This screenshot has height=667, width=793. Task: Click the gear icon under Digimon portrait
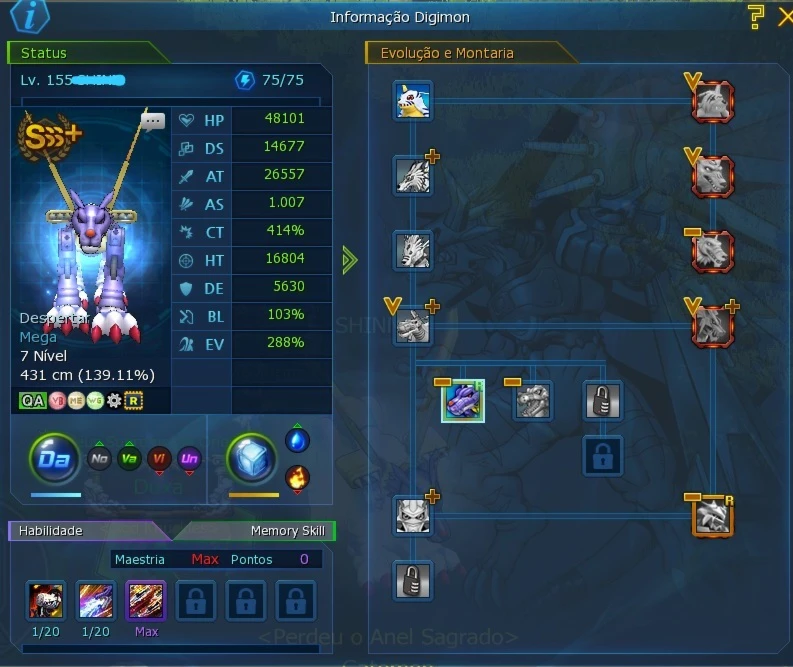114,401
